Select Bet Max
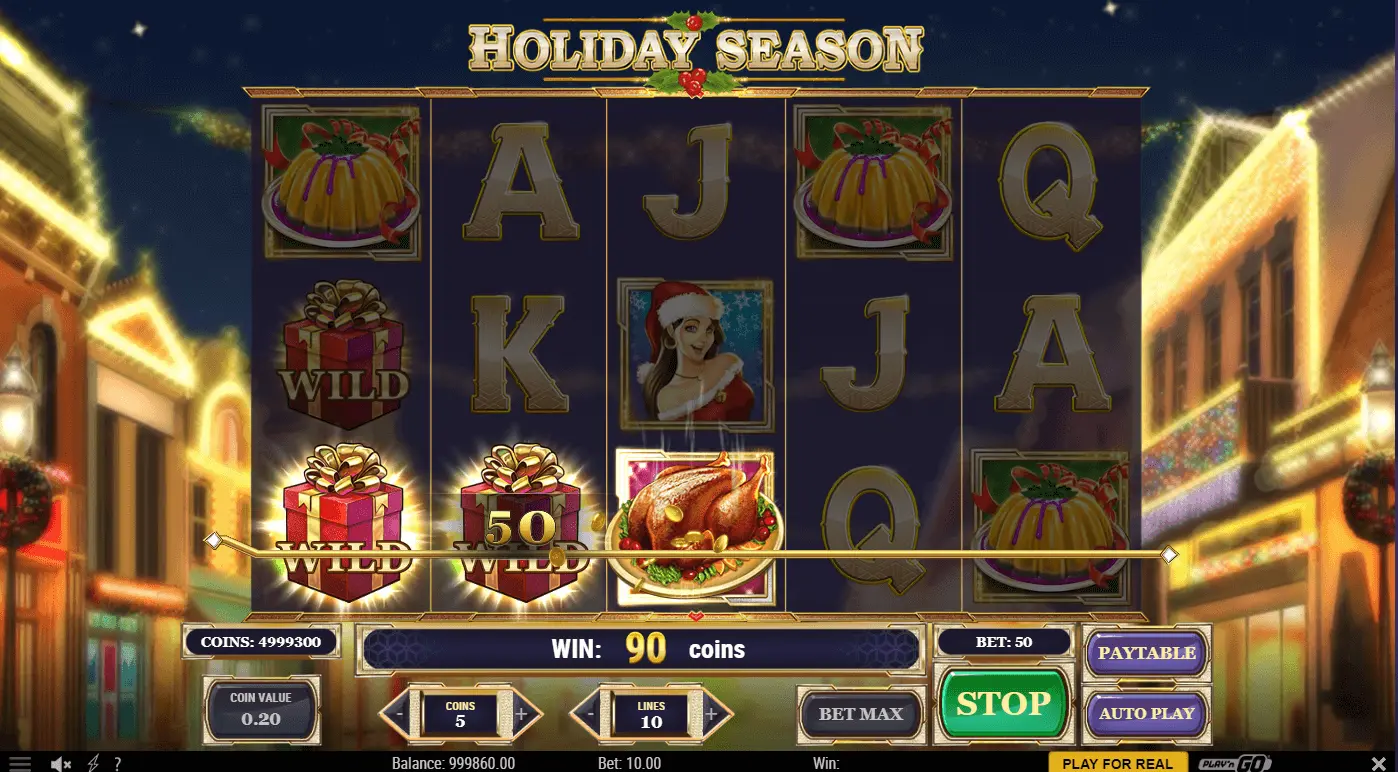Screen dimensions: 1398x772 860,714
